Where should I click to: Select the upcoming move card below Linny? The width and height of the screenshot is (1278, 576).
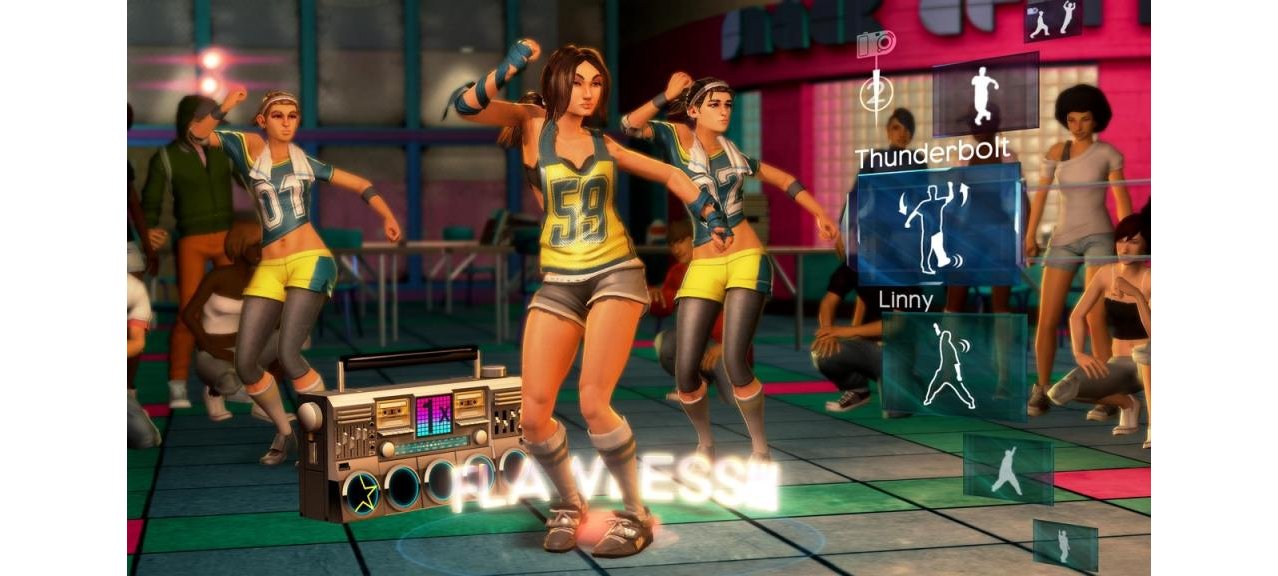point(1008,469)
